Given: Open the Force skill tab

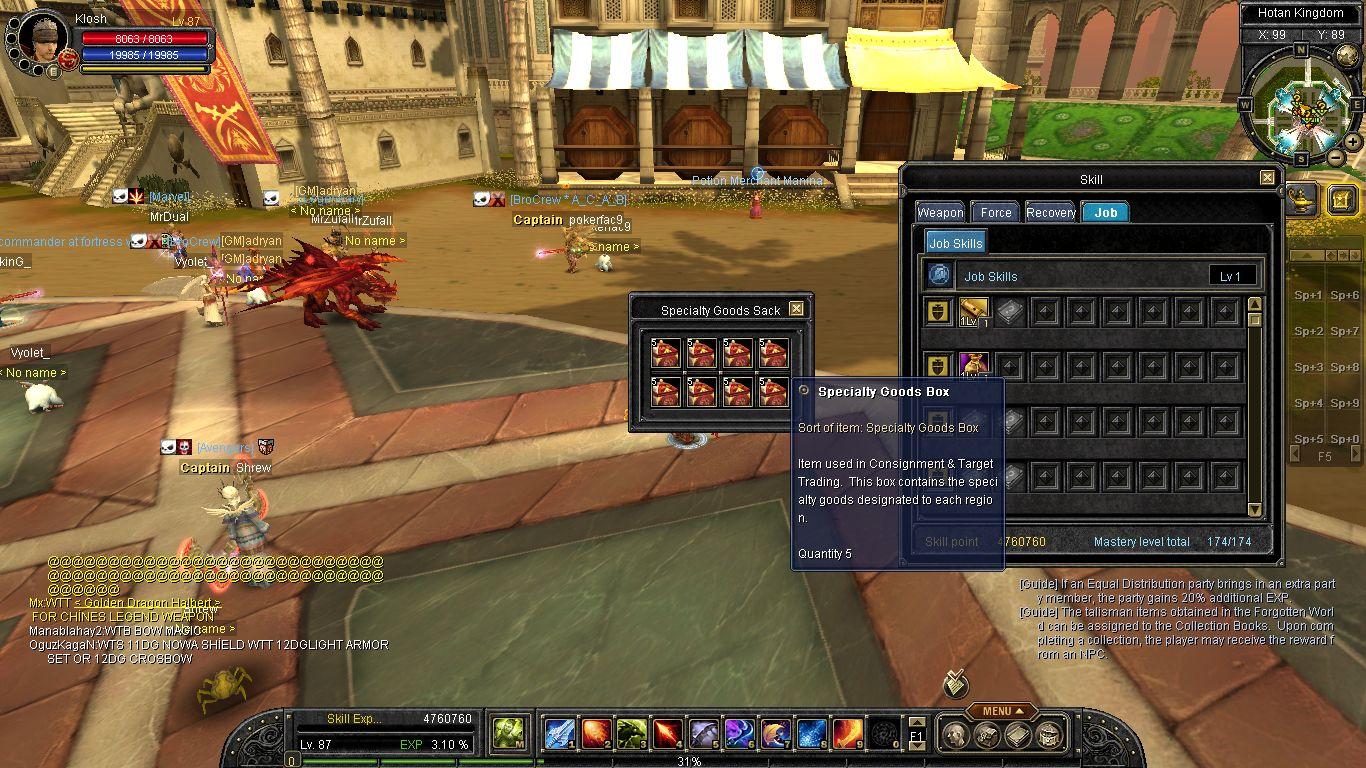Looking at the screenshot, I should (996, 212).
